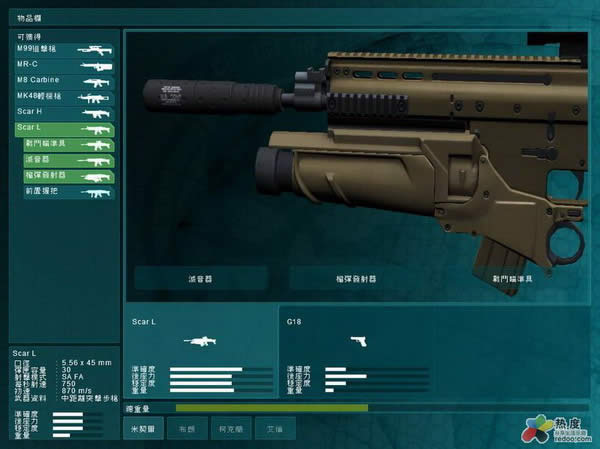Screen dimensions: 600x449
Task: Click the 戰鬥瞄準具 button below the weapon preview
Action: coord(510,277)
